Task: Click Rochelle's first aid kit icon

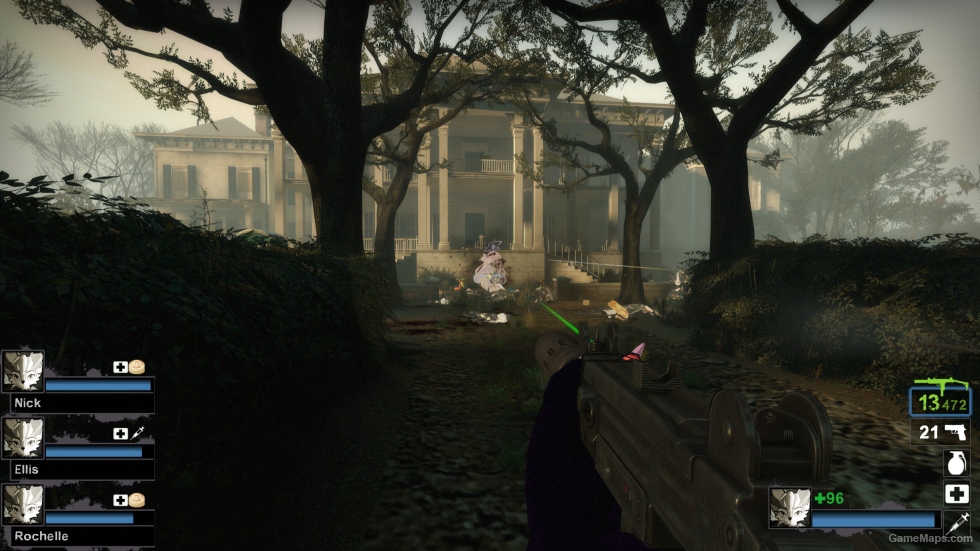Action: click(120, 500)
